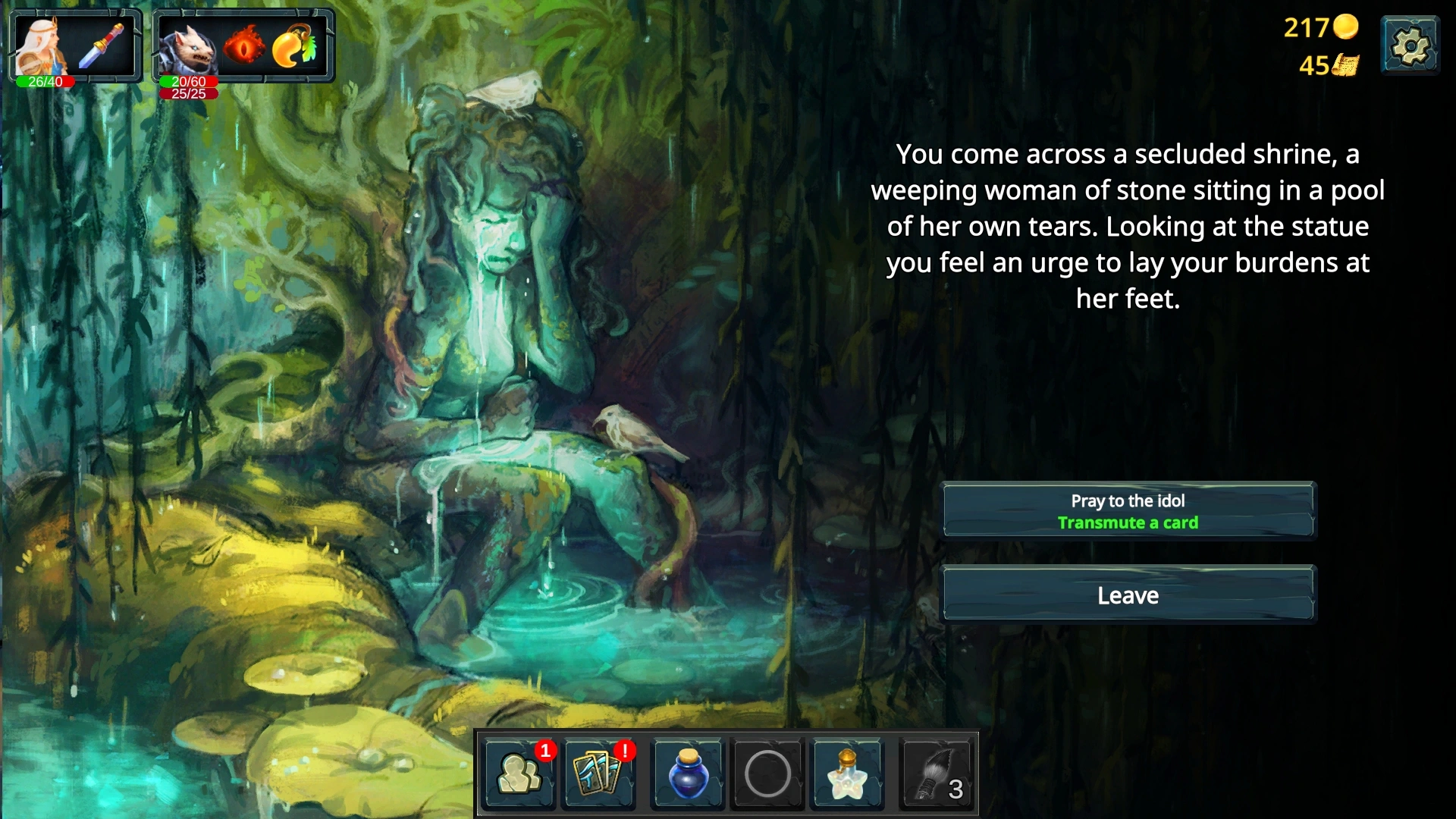Select the armored beast companion portrait
This screenshot has height=819, width=1456.
click(187, 47)
